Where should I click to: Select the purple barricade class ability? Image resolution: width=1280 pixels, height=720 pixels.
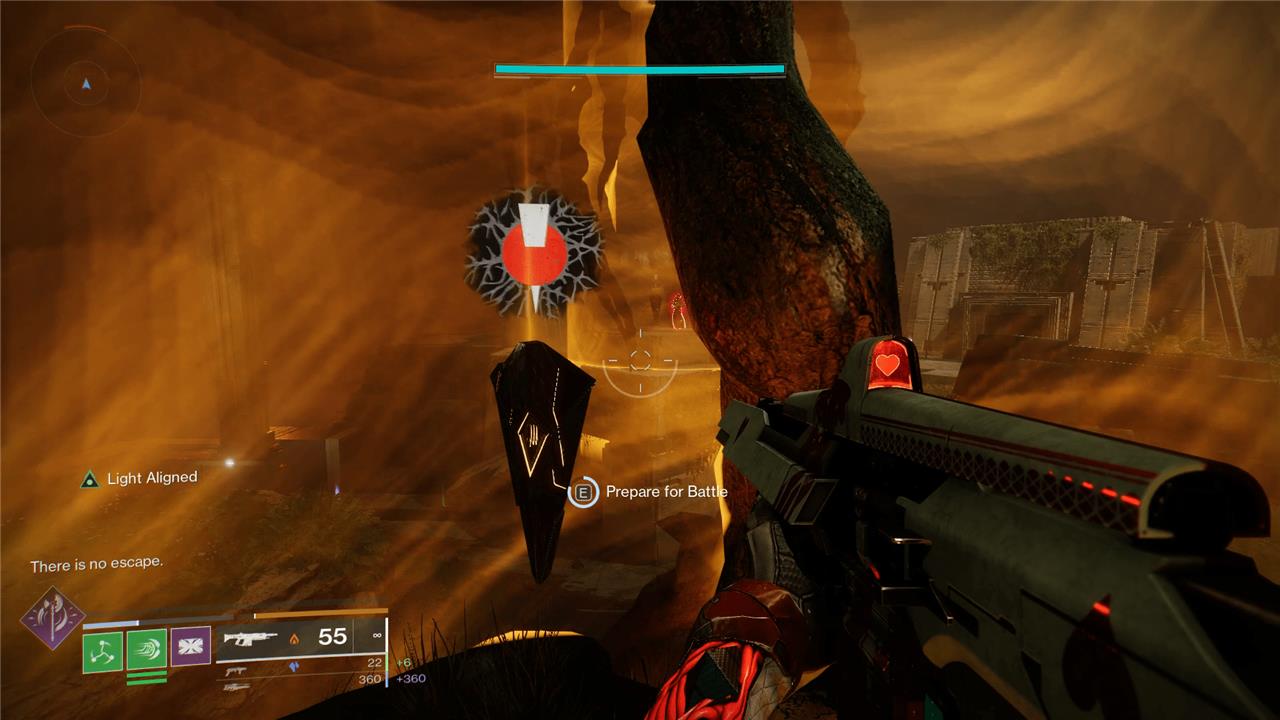tap(190, 646)
